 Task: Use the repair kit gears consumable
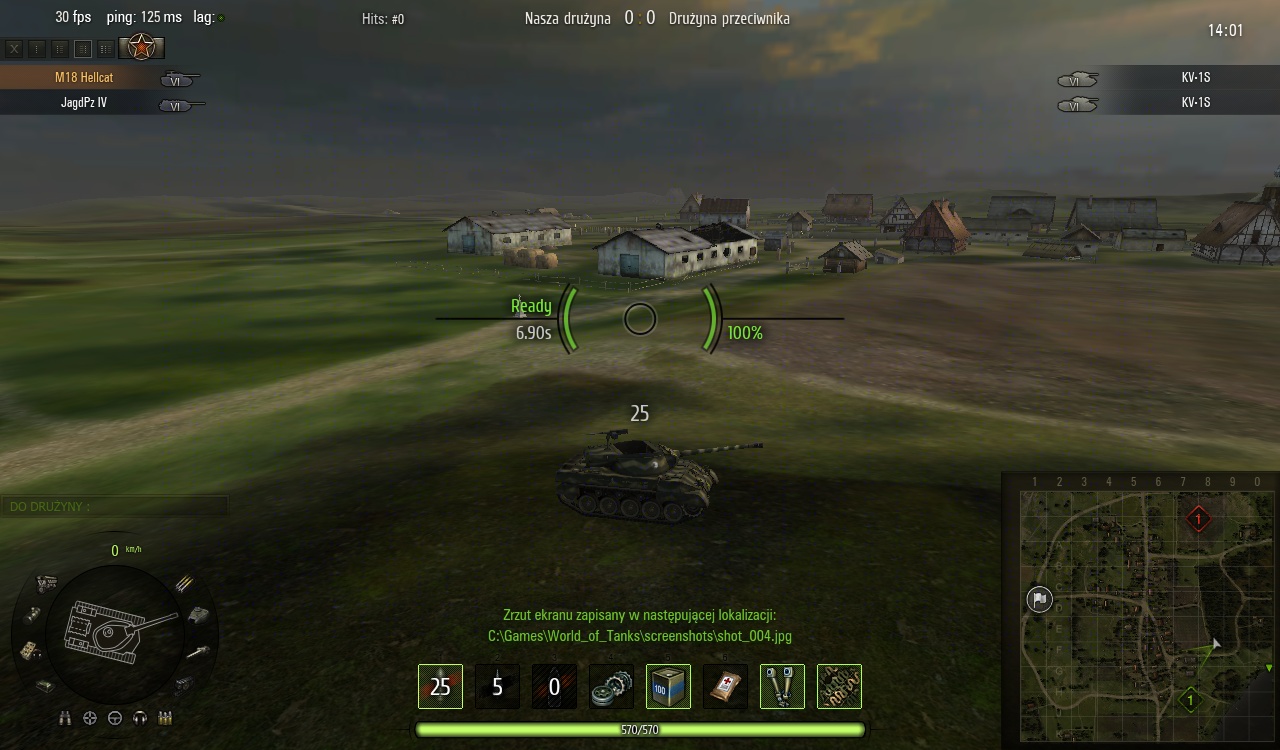pos(611,687)
